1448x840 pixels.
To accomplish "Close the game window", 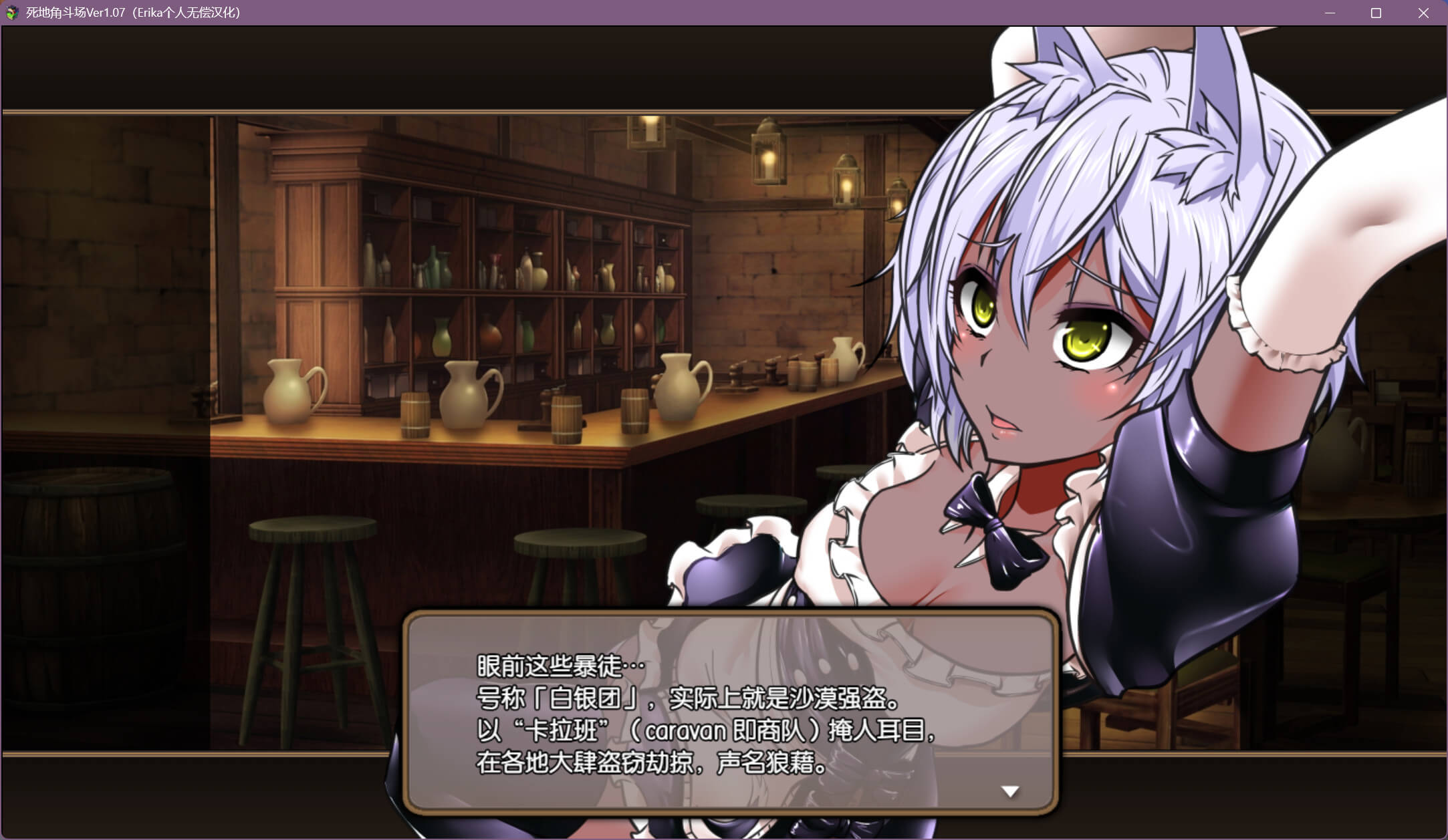I will point(1423,13).
